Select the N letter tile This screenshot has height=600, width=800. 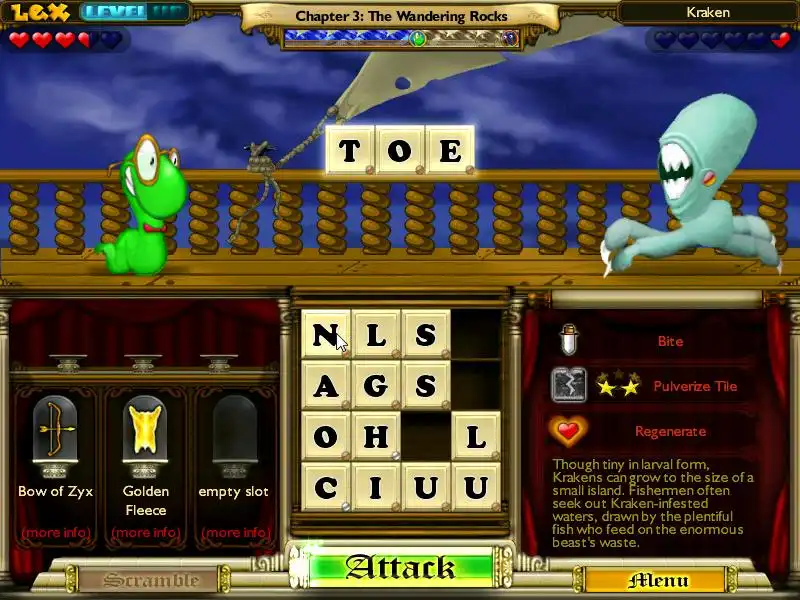326,335
